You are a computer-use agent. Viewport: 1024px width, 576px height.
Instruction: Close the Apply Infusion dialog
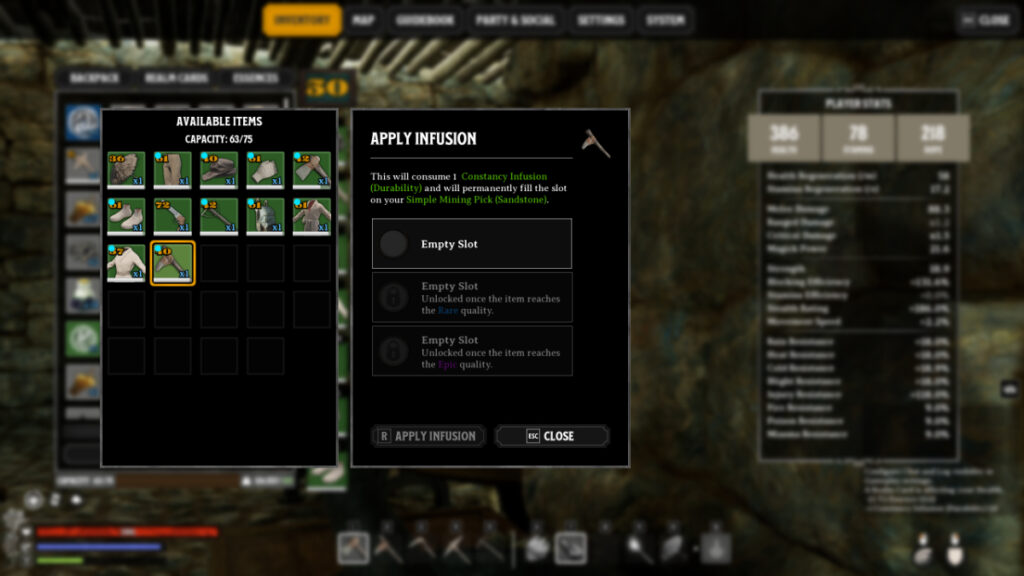point(552,436)
